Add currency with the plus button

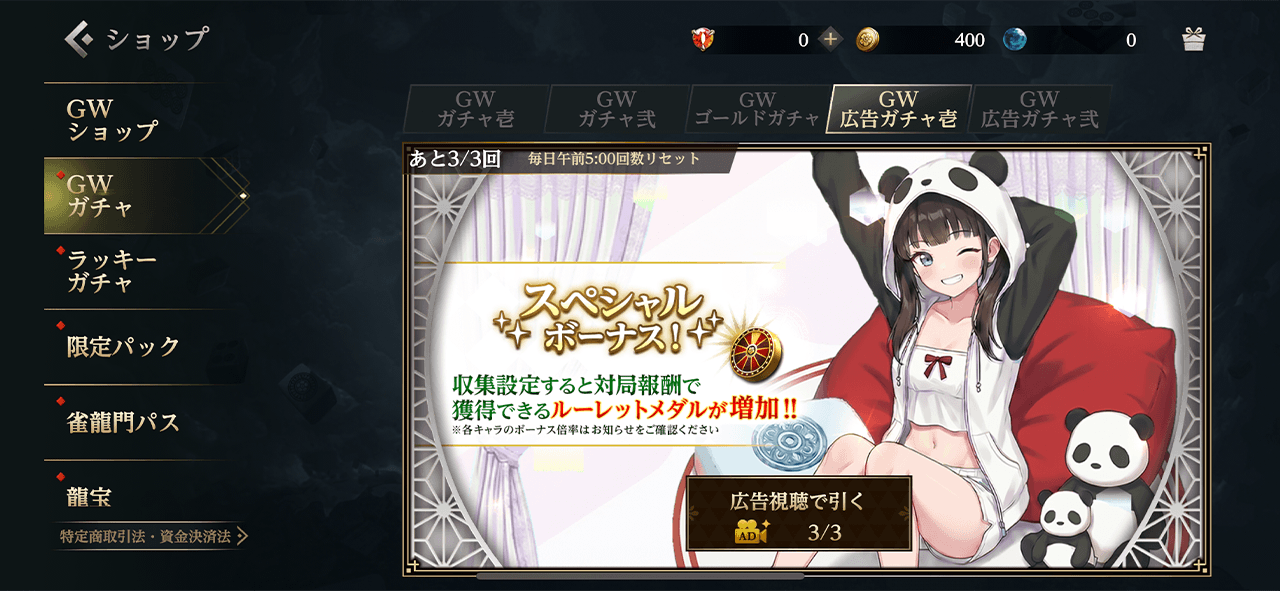tap(830, 40)
